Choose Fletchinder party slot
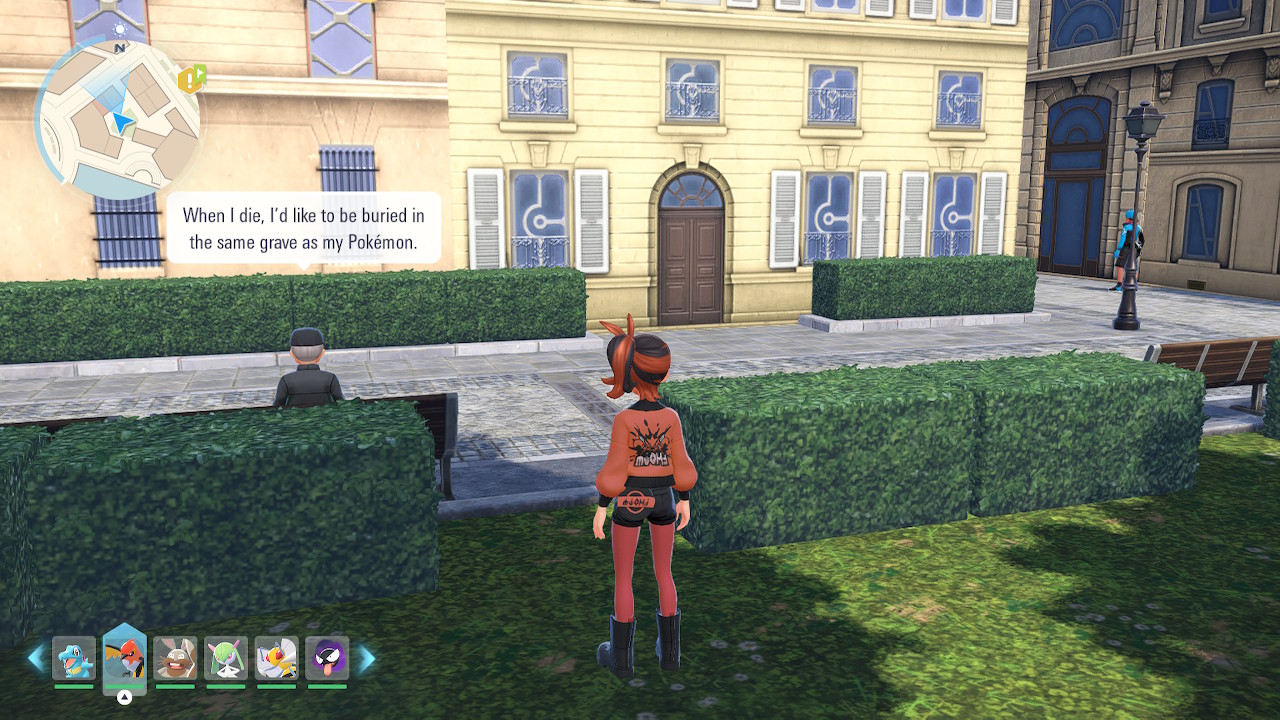Viewport: 1280px width, 720px height. pyautogui.click(x=125, y=658)
